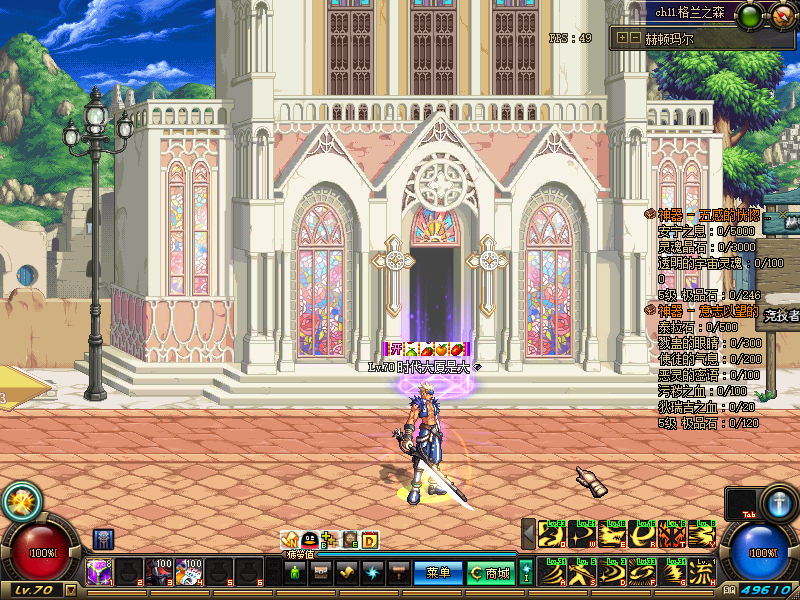Open the treasure chest toolbar button
800x600 pixels.
(x=320, y=573)
